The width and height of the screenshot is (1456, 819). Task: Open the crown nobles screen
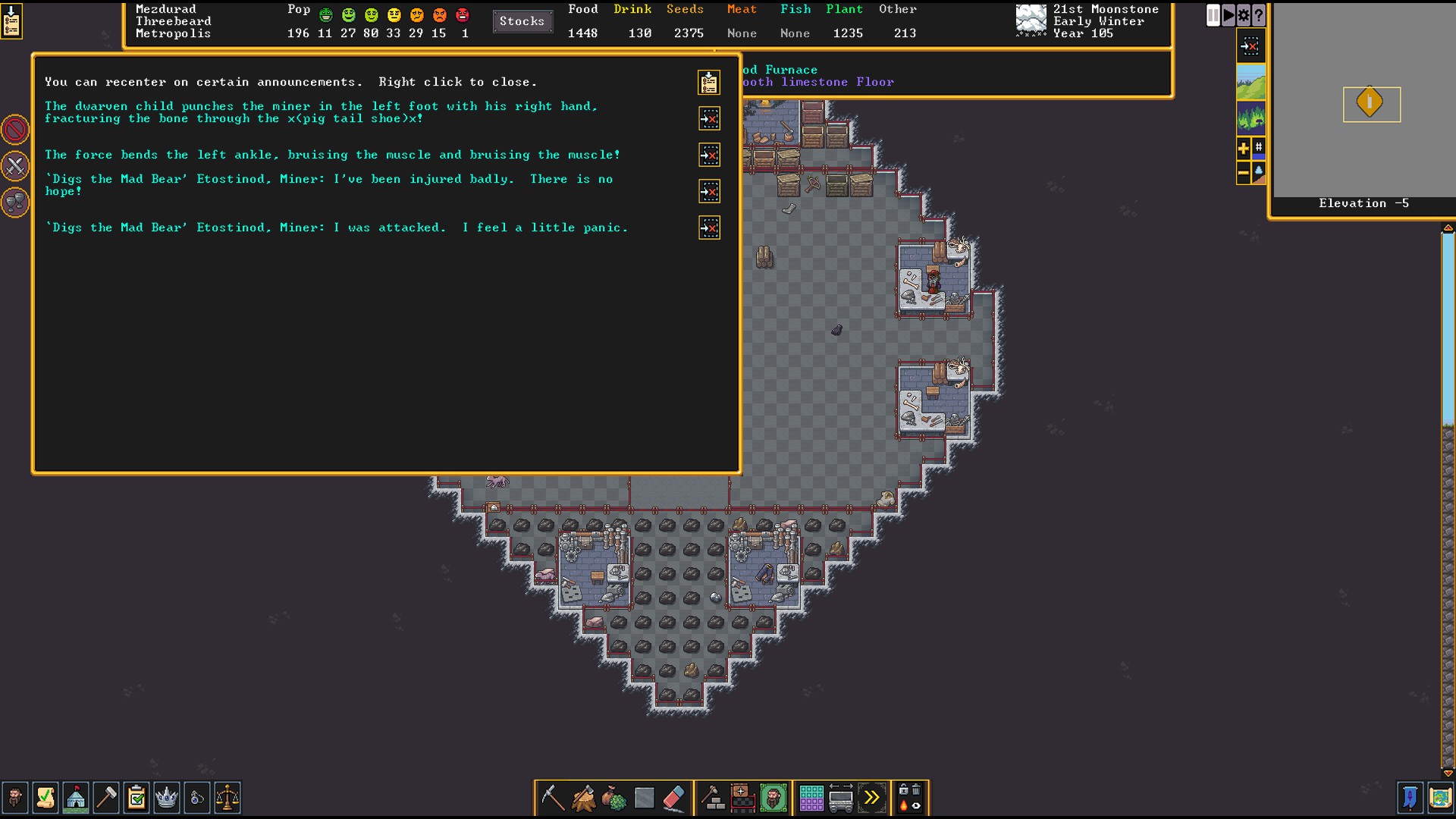point(166,798)
